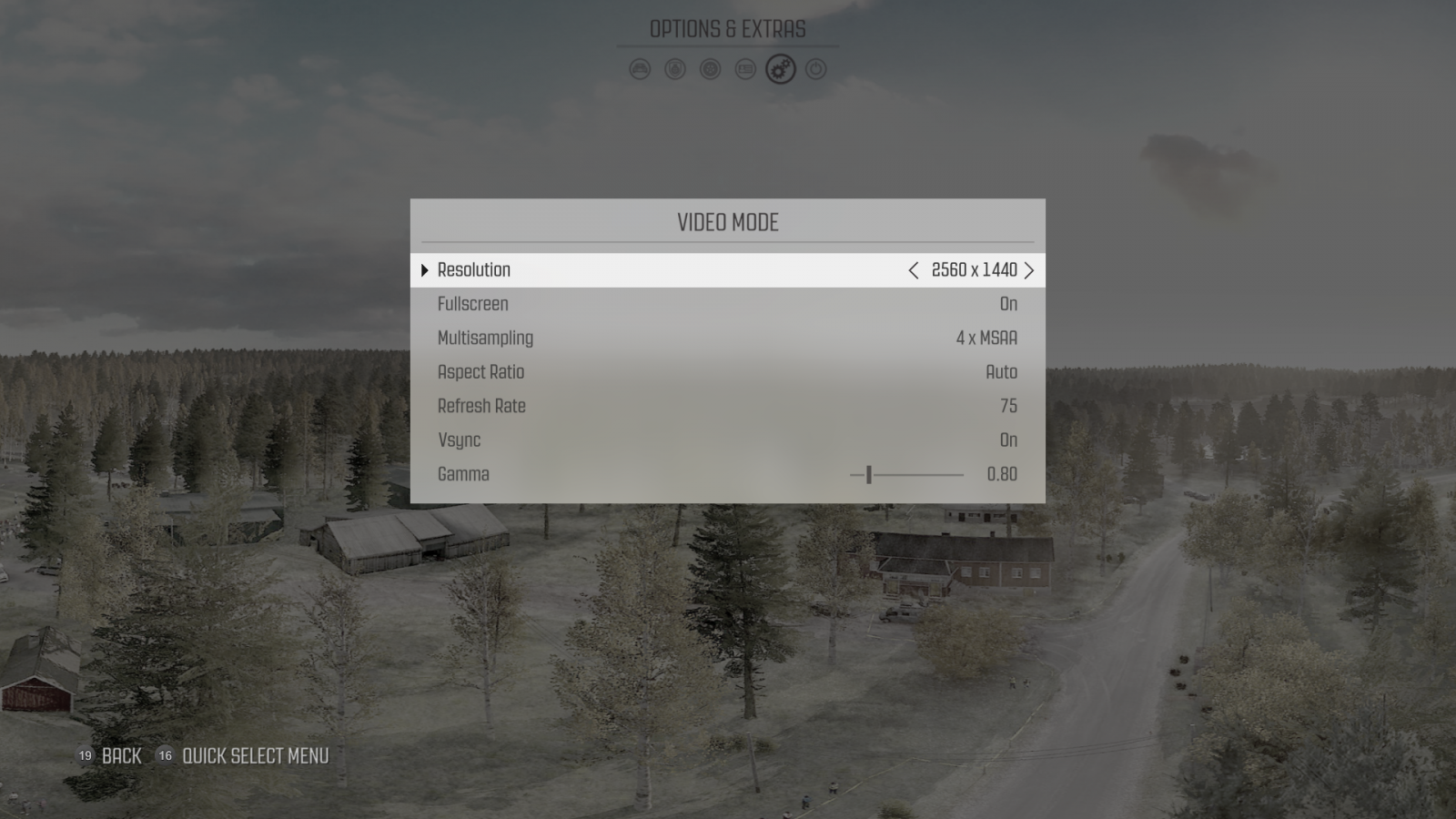
Task: Click right arrow to raise resolution
Action: point(1029,270)
